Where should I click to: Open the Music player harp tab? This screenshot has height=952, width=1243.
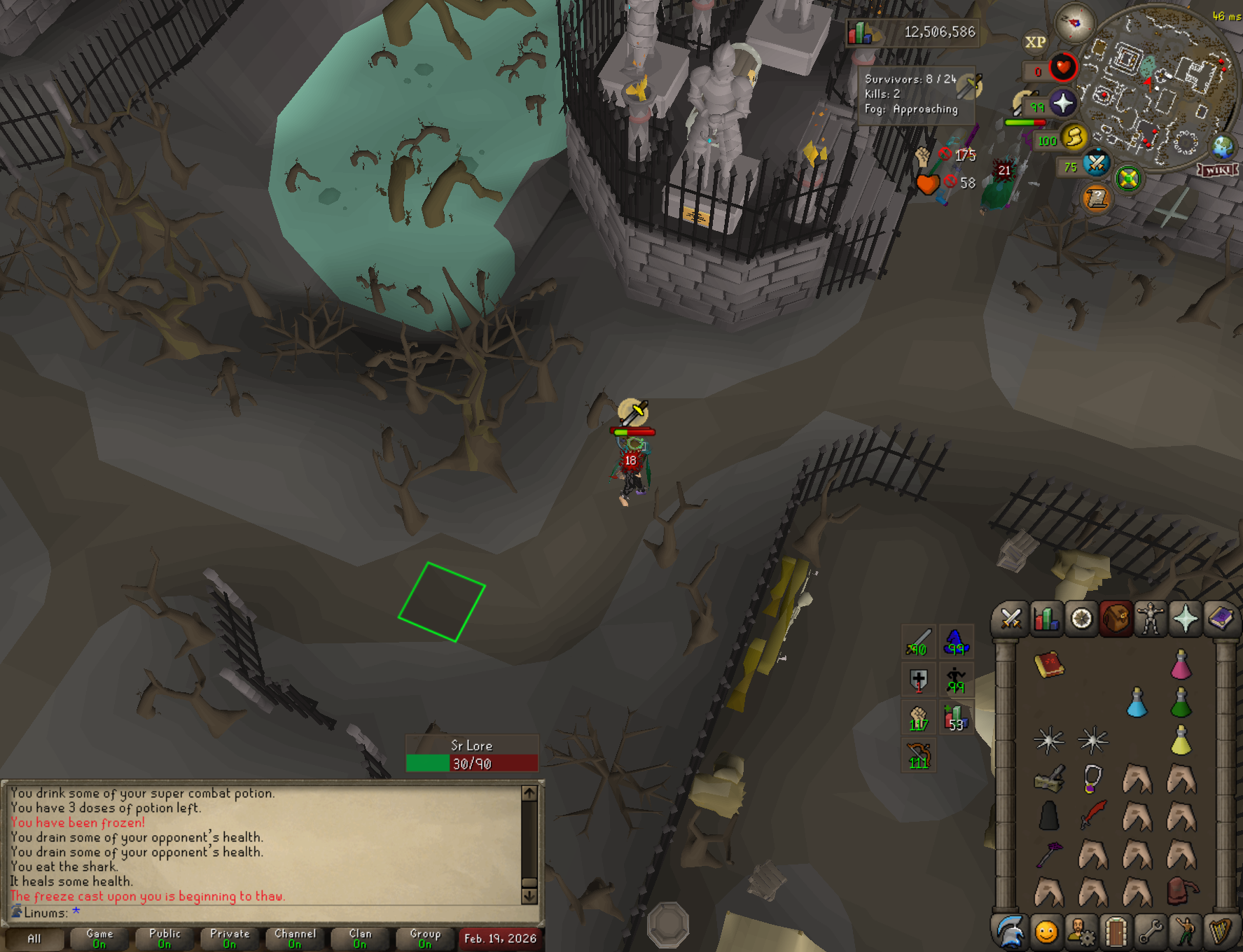[1221, 932]
